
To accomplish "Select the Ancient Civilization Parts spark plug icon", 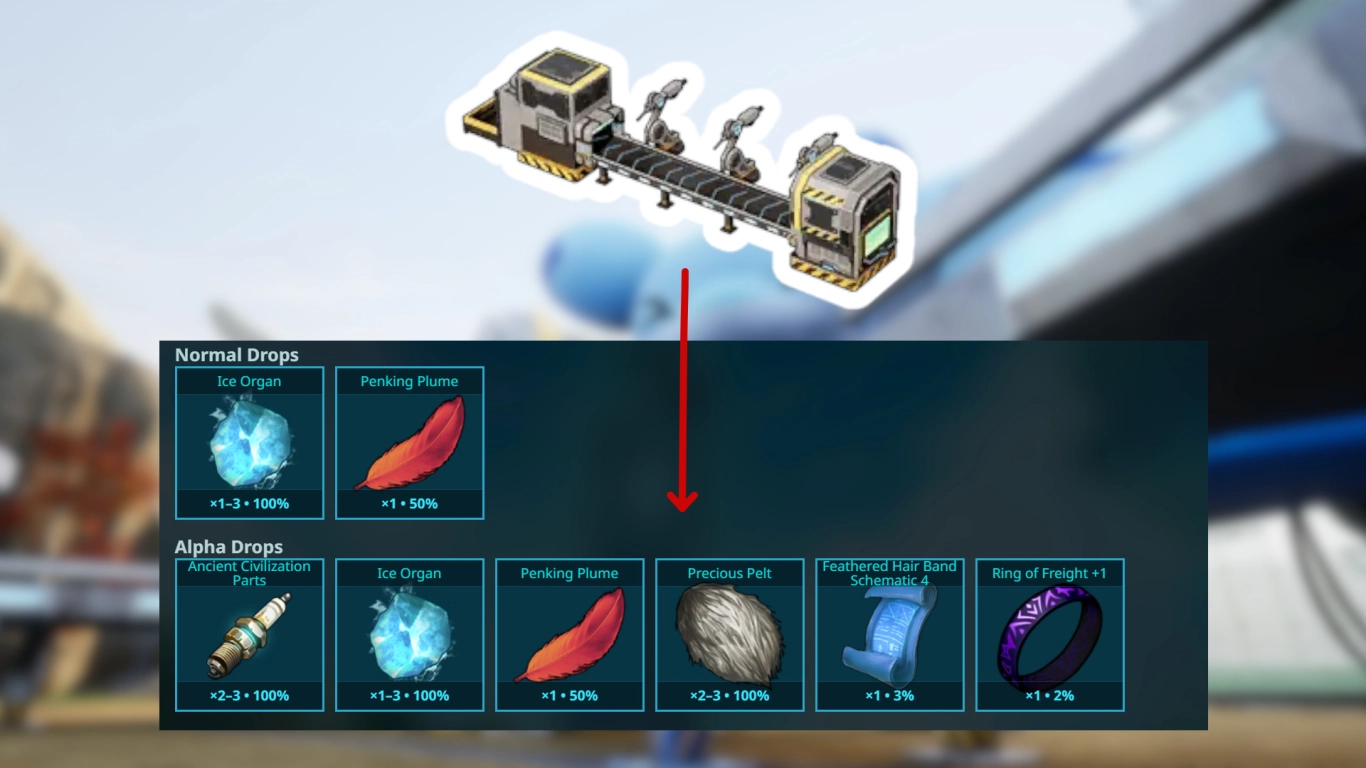I will tap(248, 632).
